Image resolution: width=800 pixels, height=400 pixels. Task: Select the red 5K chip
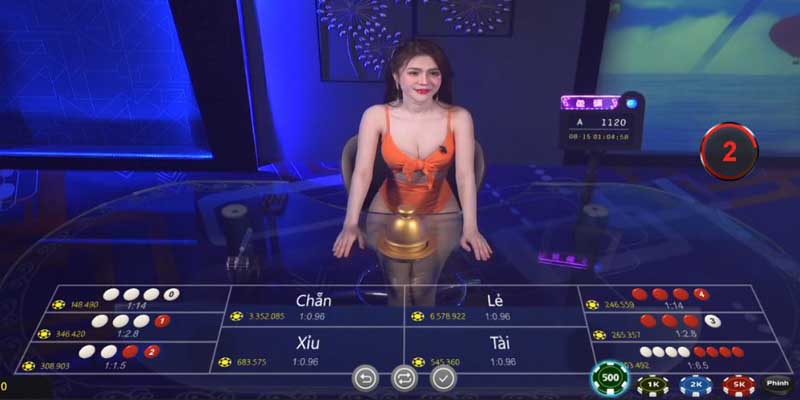tap(738, 383)
